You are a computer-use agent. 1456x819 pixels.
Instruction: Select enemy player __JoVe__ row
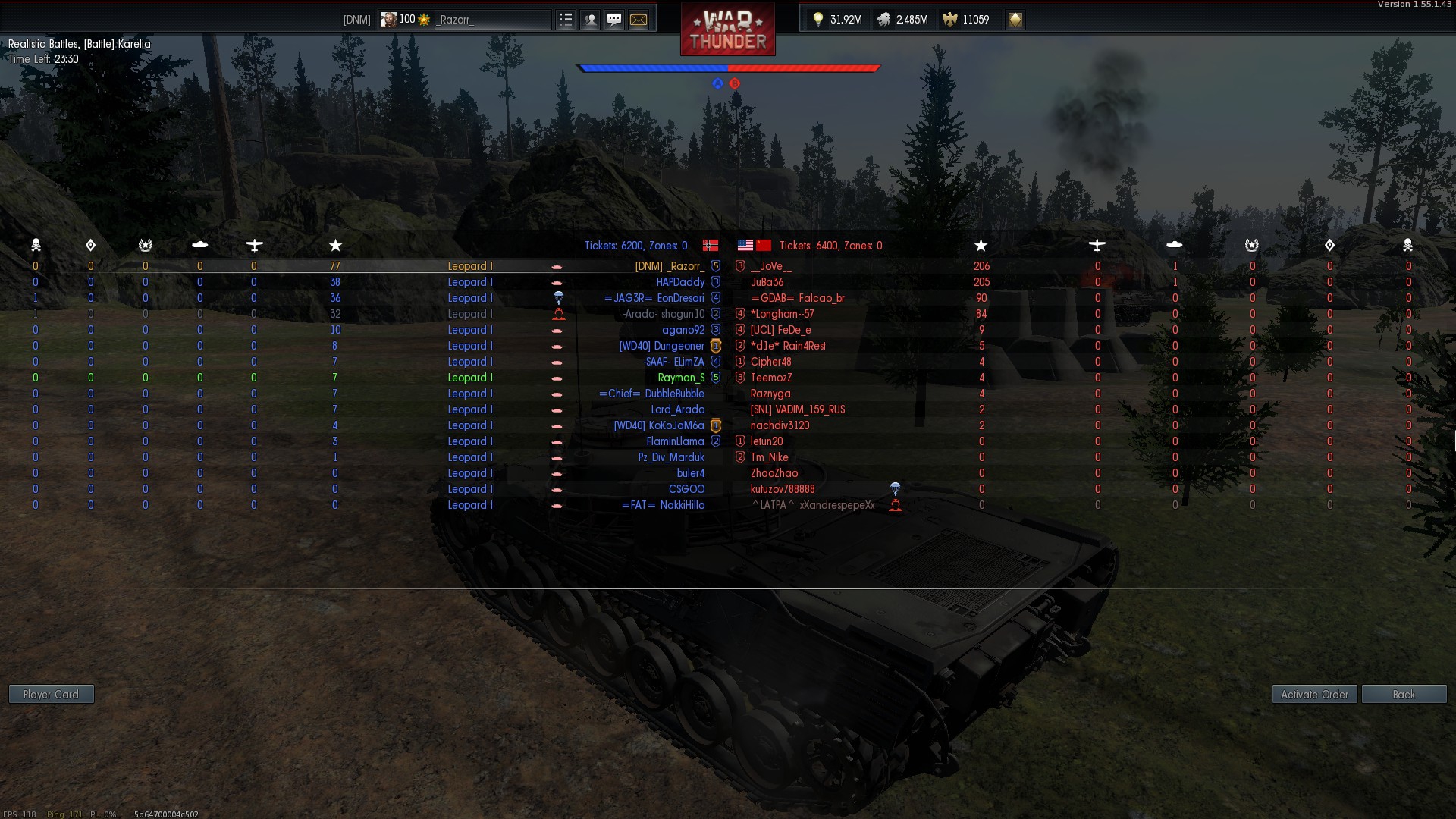pos(771,266)
